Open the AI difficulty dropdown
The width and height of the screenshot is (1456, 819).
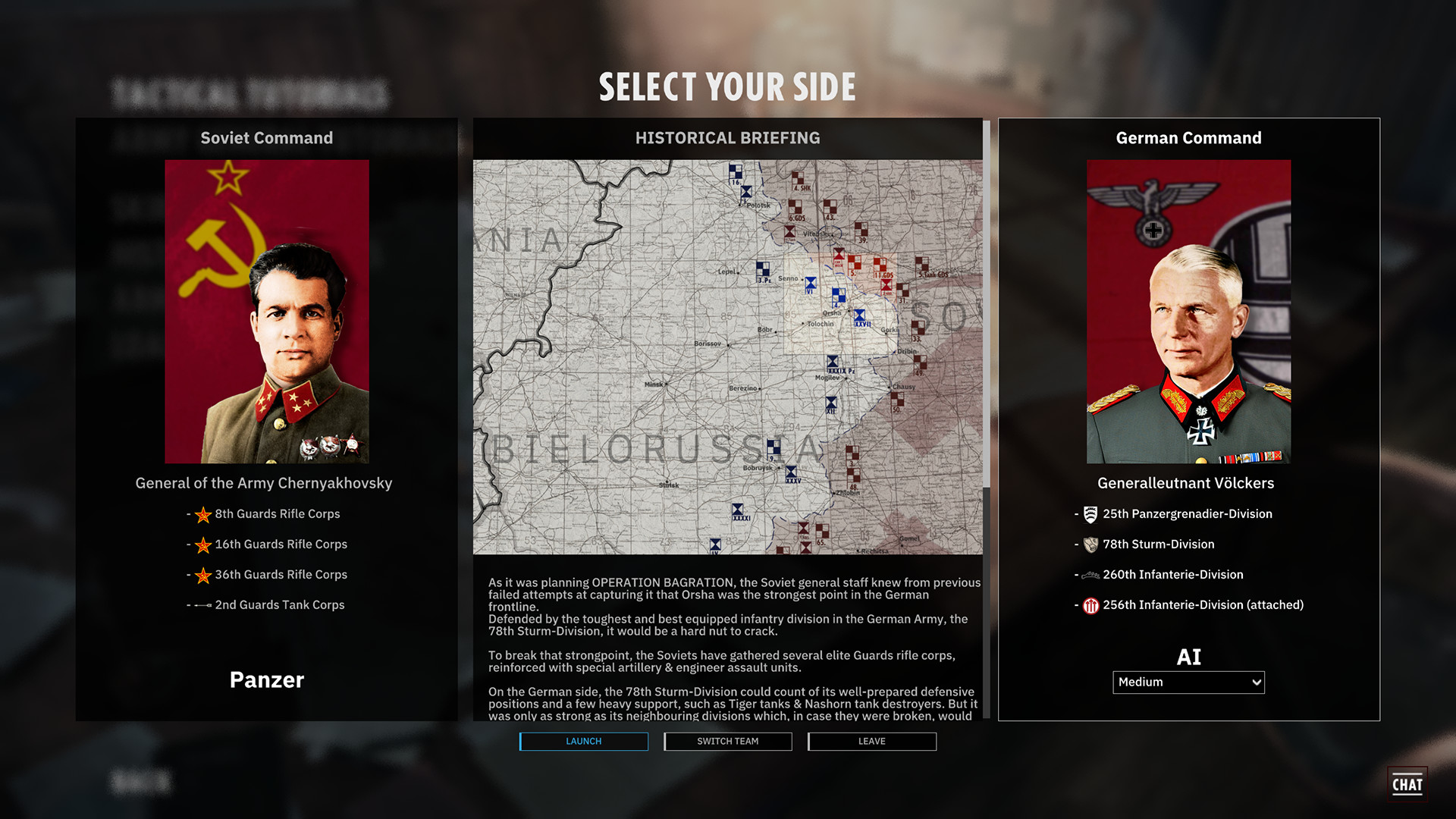[x=1188, y=682]
